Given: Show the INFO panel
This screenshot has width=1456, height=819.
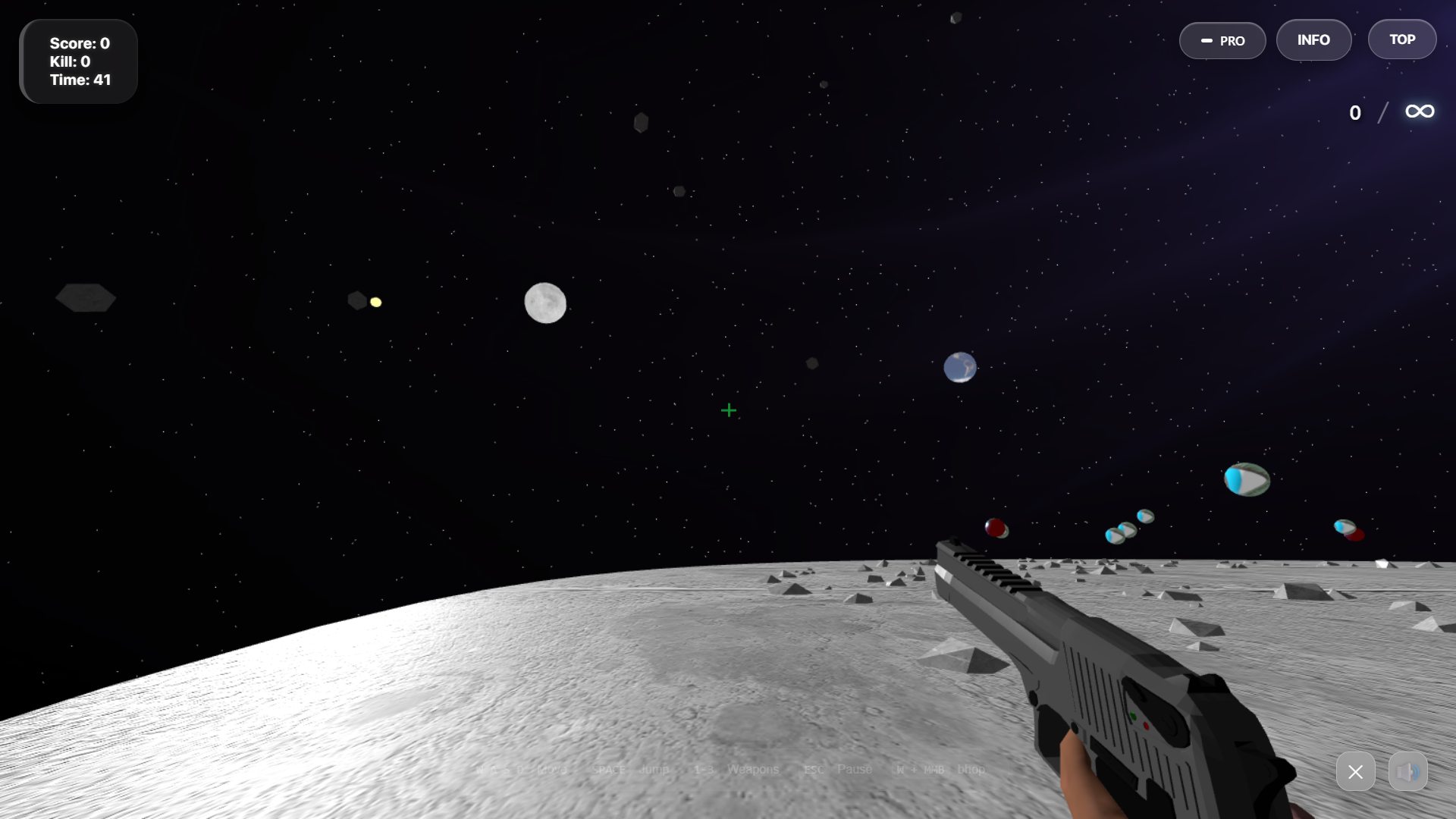Looking at the screenshot, I should (x=1313, y=40).
